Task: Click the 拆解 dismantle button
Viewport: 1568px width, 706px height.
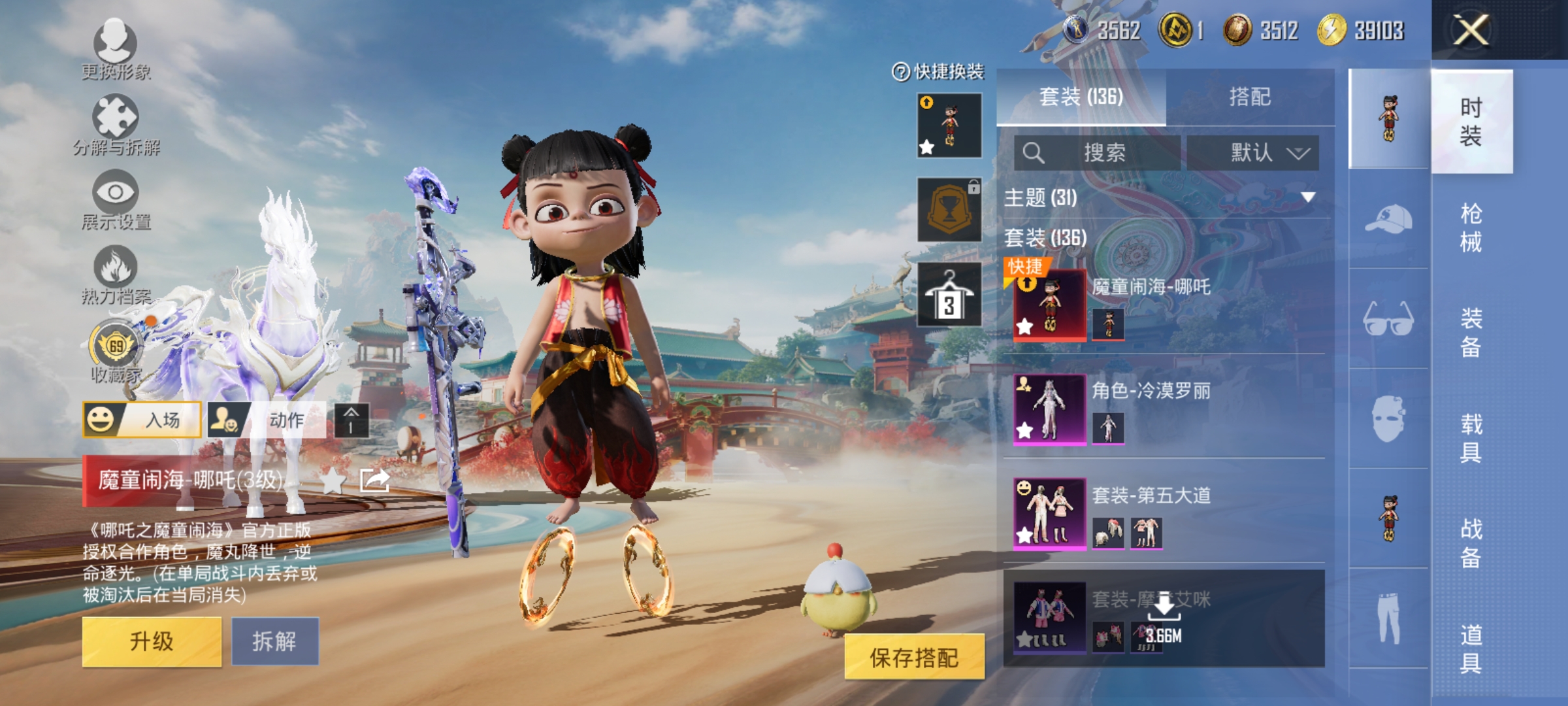Action: point(275,641)
